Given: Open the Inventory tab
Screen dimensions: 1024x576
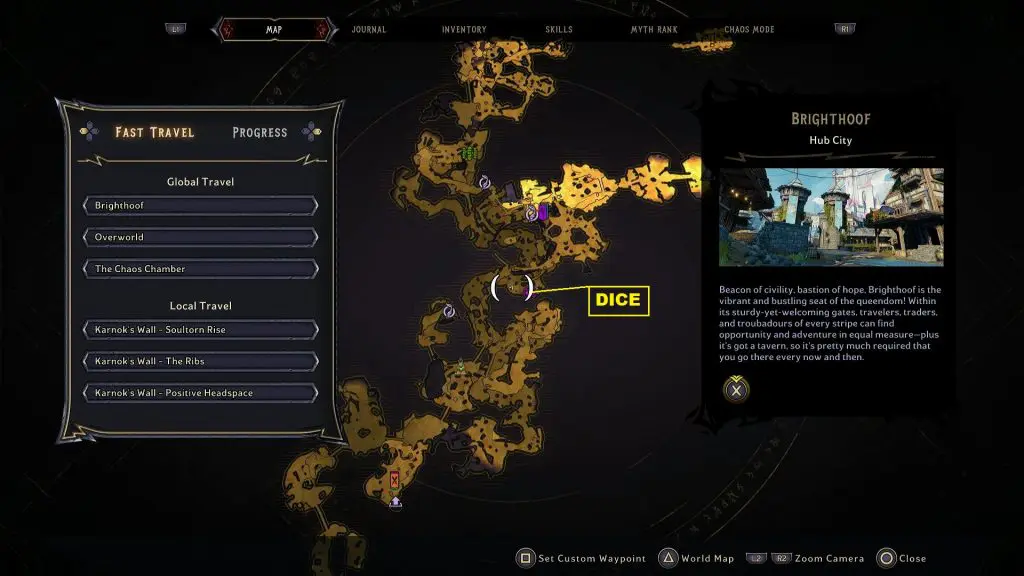Looking at the screenshot, I should pos(464,30).
